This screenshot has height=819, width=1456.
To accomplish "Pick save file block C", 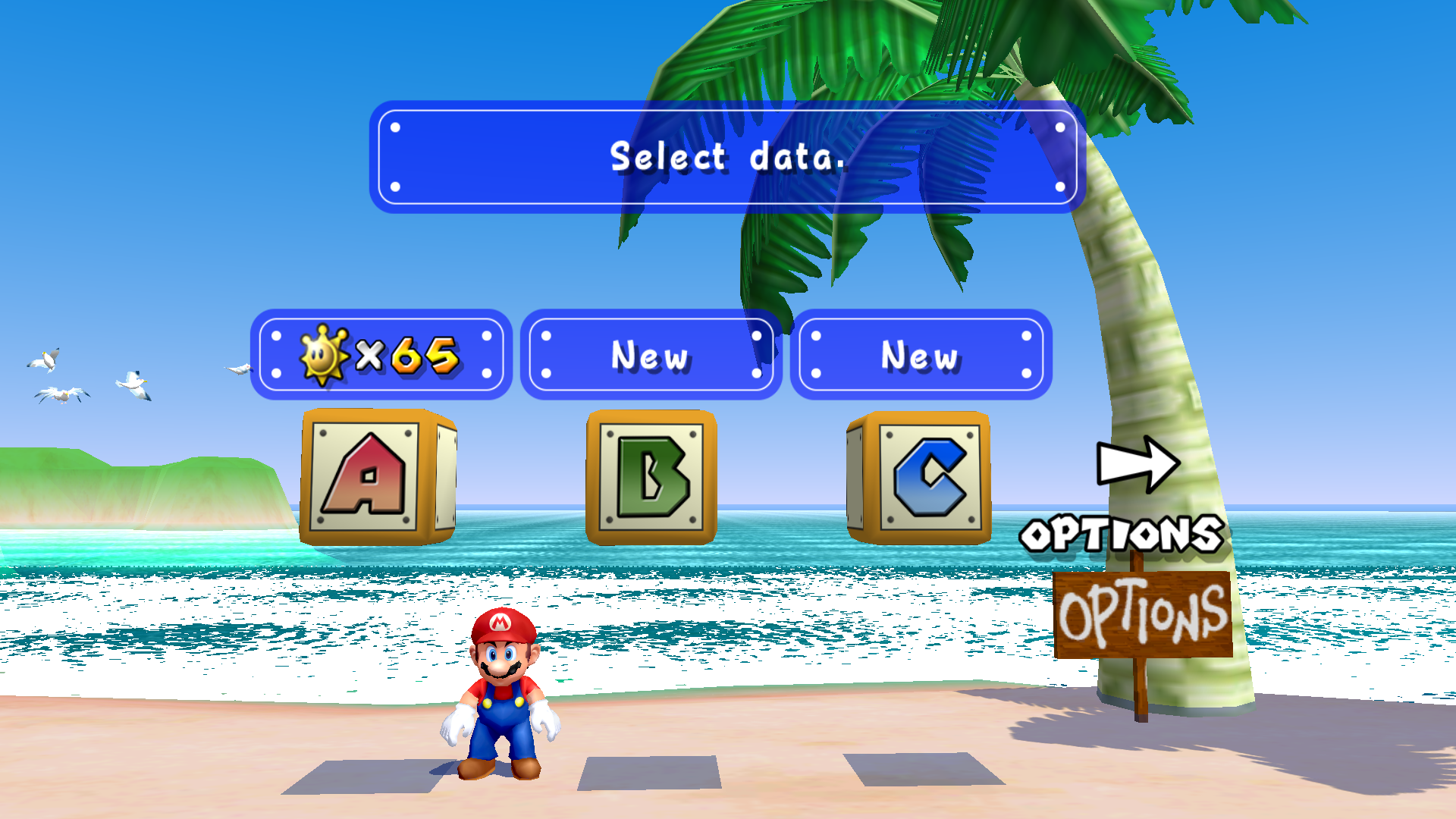I will pos(921,478).
